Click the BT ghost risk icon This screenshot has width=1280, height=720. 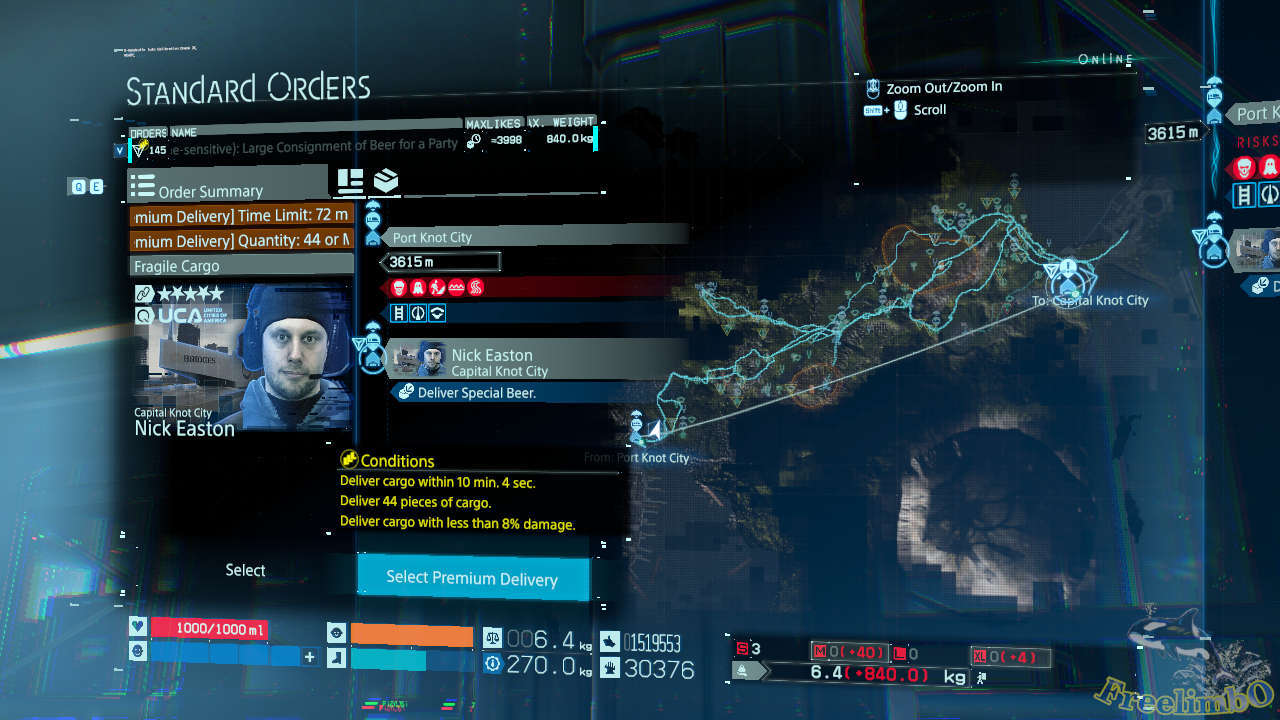point(418,287)
